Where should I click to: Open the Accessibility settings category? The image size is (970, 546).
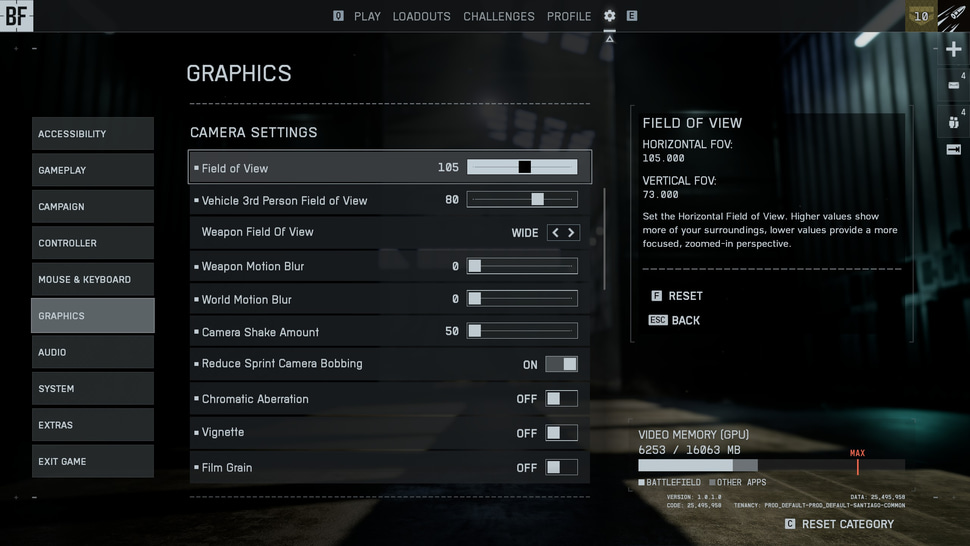pyautogui.click(x=92, y=134)
